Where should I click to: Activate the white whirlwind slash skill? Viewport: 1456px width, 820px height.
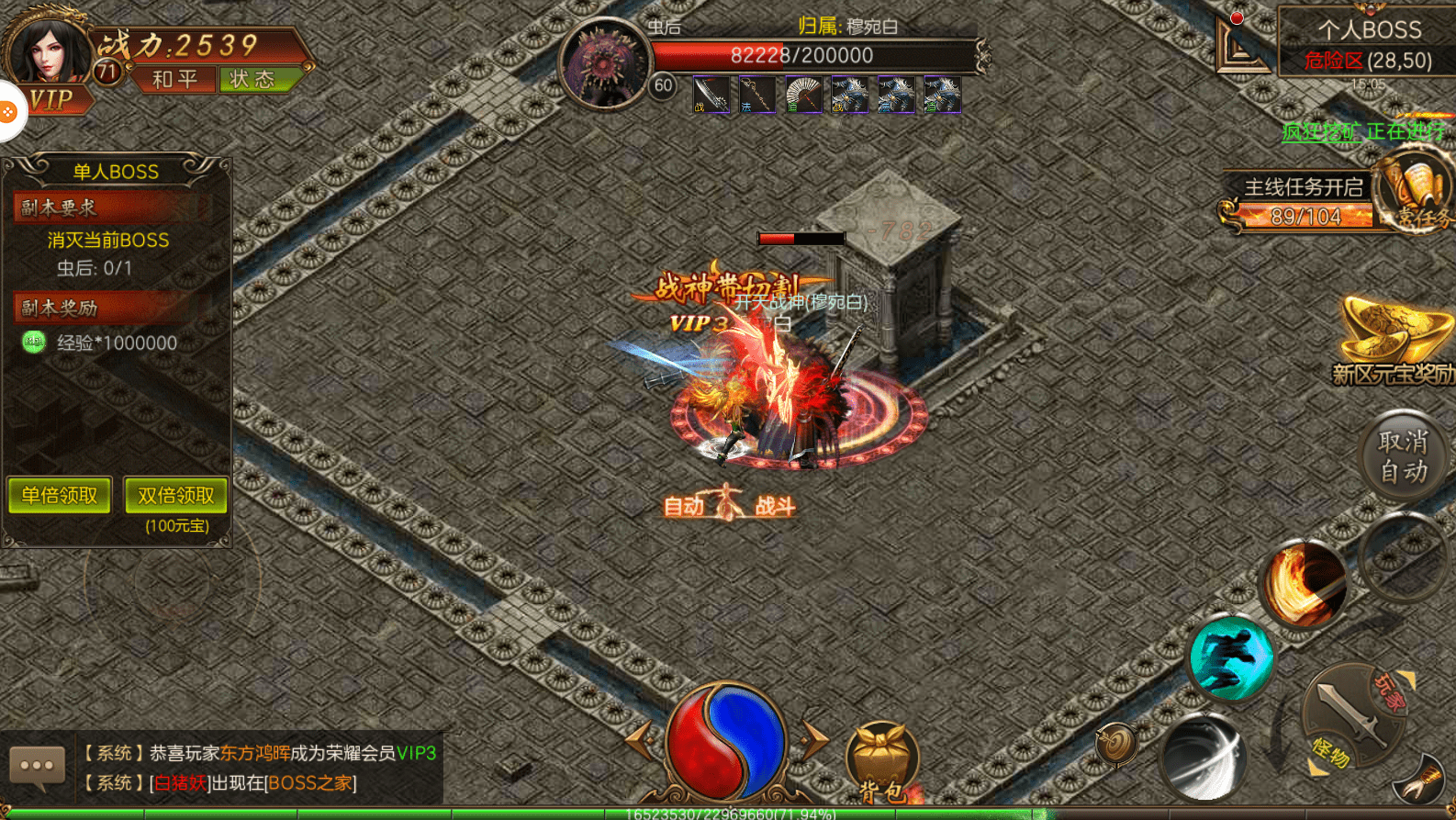click(1202, 755)
